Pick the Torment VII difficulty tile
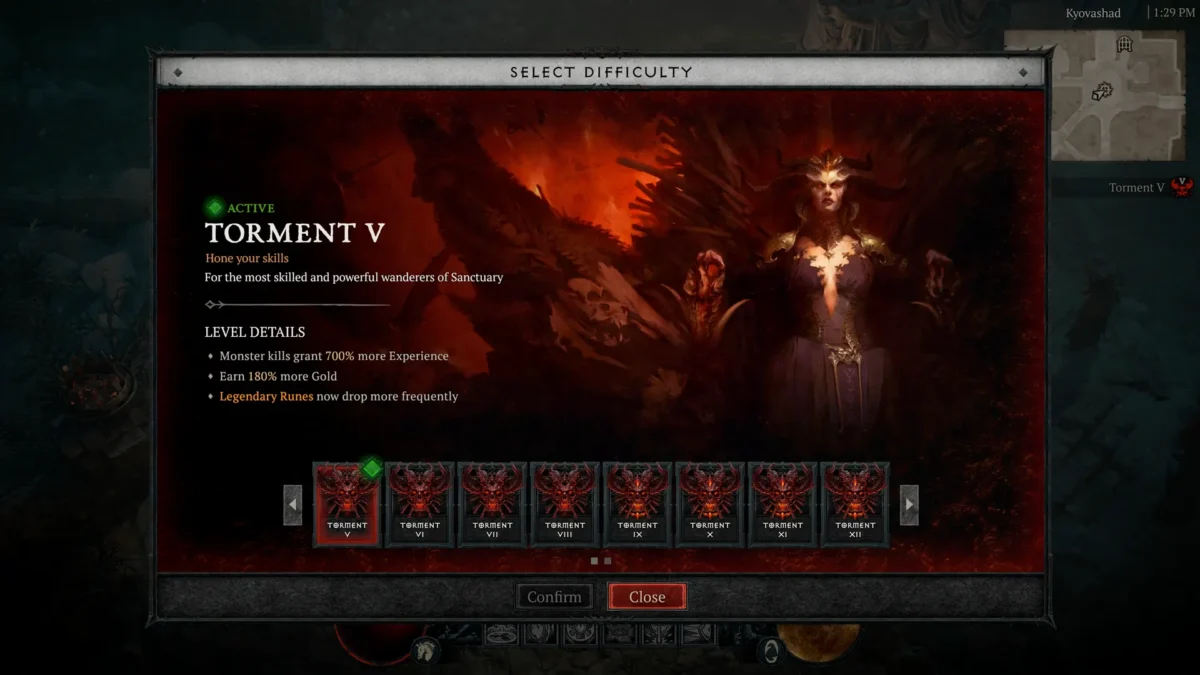 pyautogui.click(x=492, y=504)
